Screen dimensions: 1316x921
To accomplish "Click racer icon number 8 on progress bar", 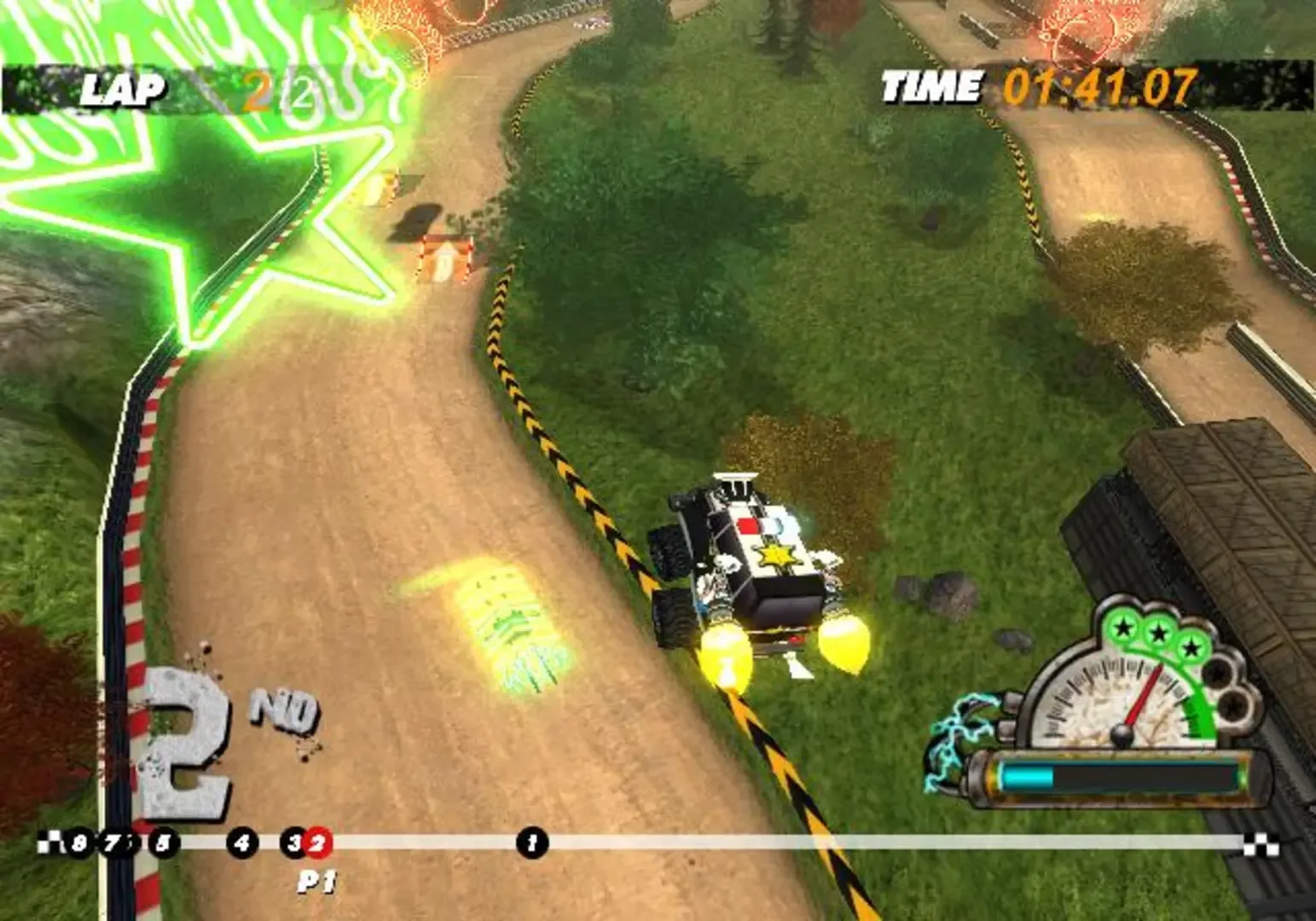I will pos(79,843).
